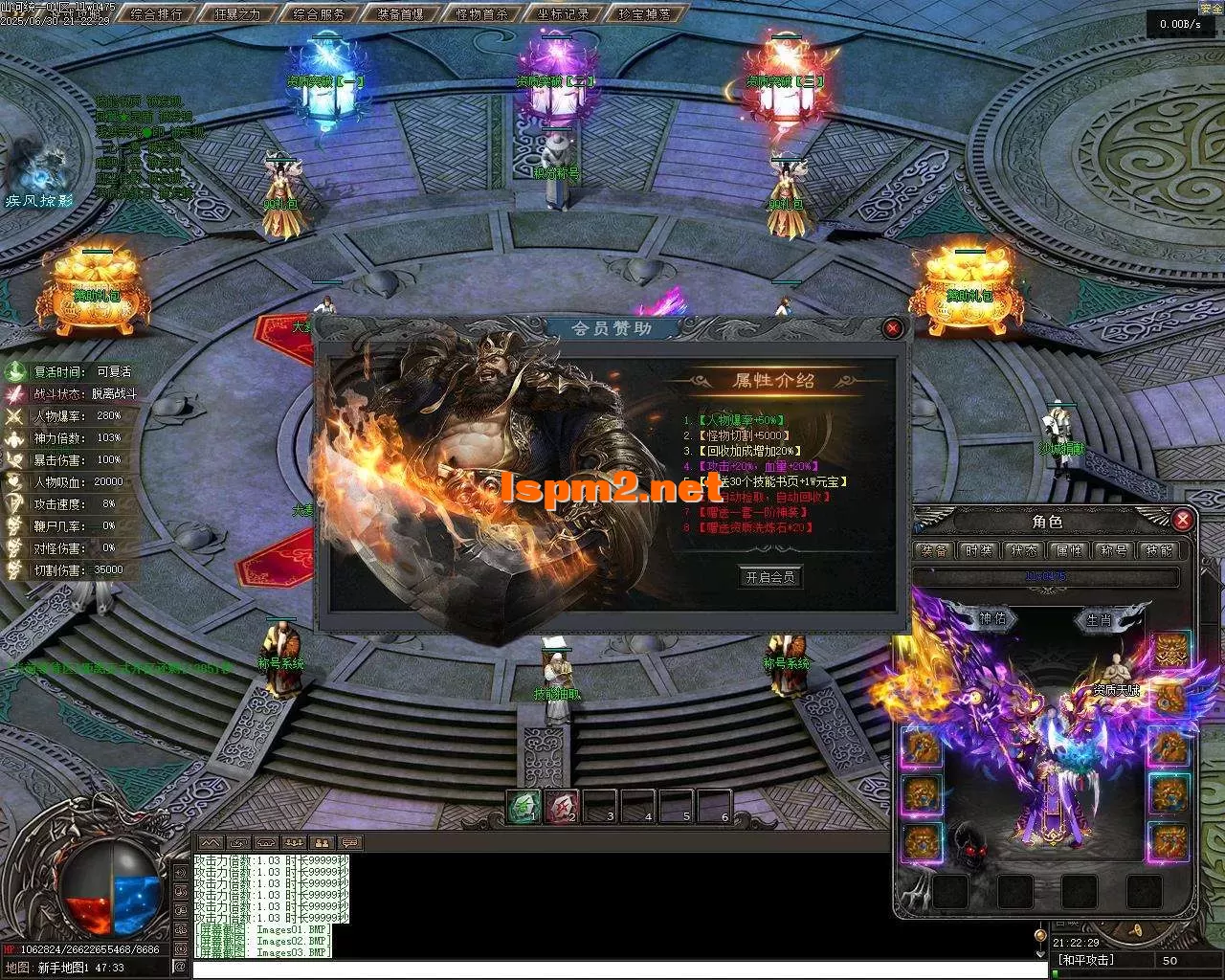Switch to the 时装 fashion tab
This screenshot has height=980, width=1225.
(979, 550)
